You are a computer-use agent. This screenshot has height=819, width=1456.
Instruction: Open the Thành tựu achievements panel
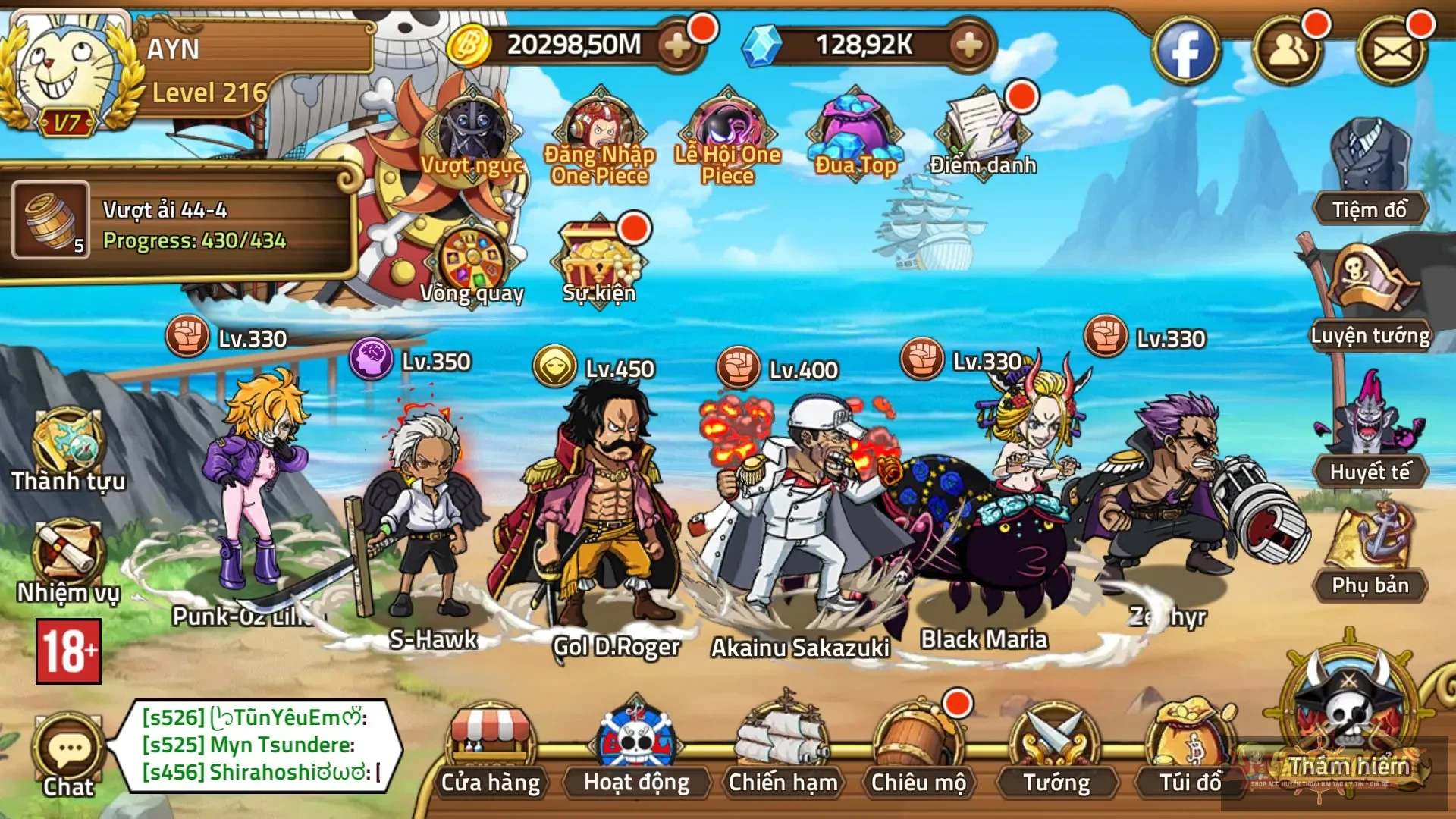(67, 440)
